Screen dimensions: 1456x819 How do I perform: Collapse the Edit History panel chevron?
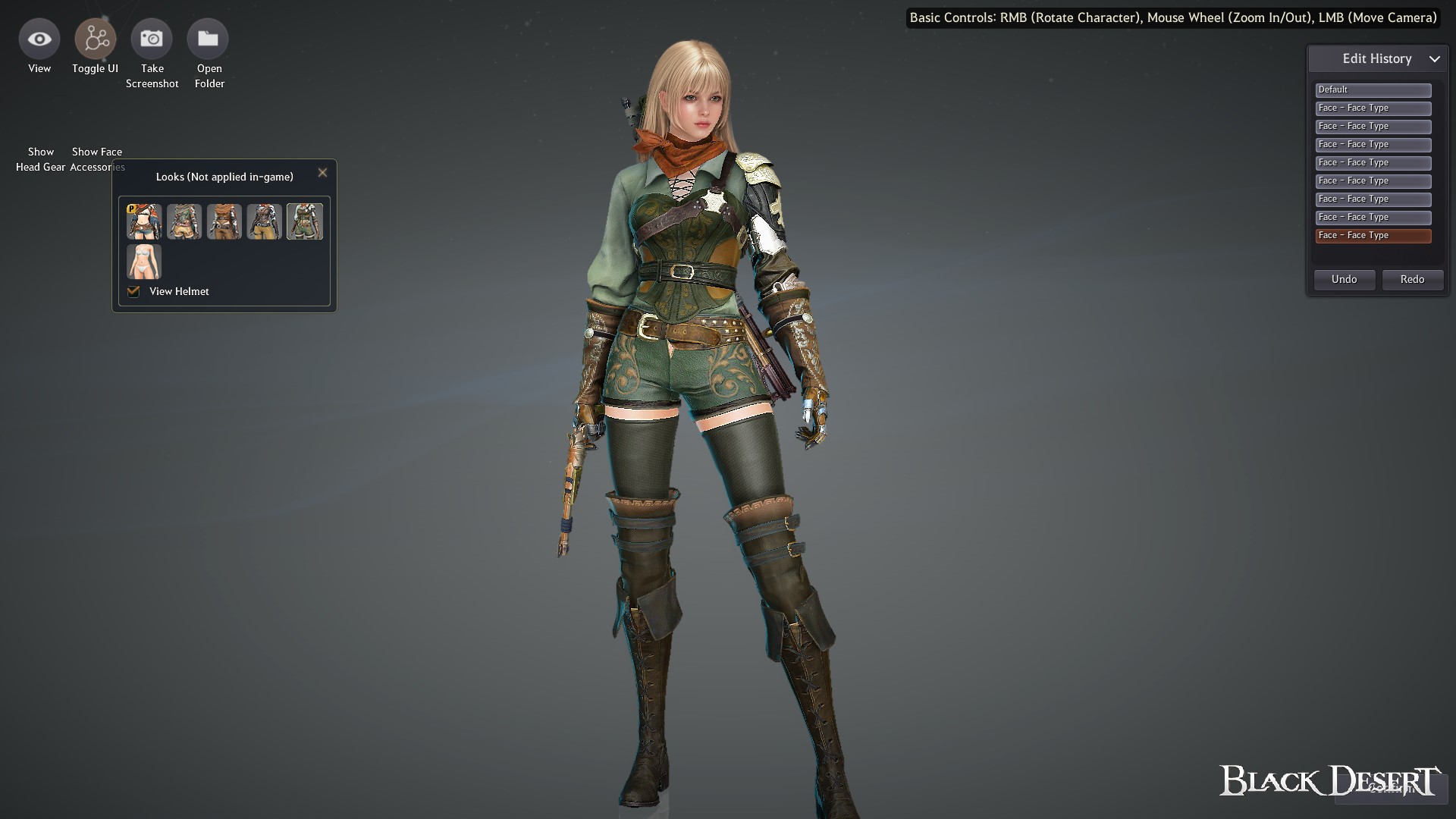[x=1436, y=58]
